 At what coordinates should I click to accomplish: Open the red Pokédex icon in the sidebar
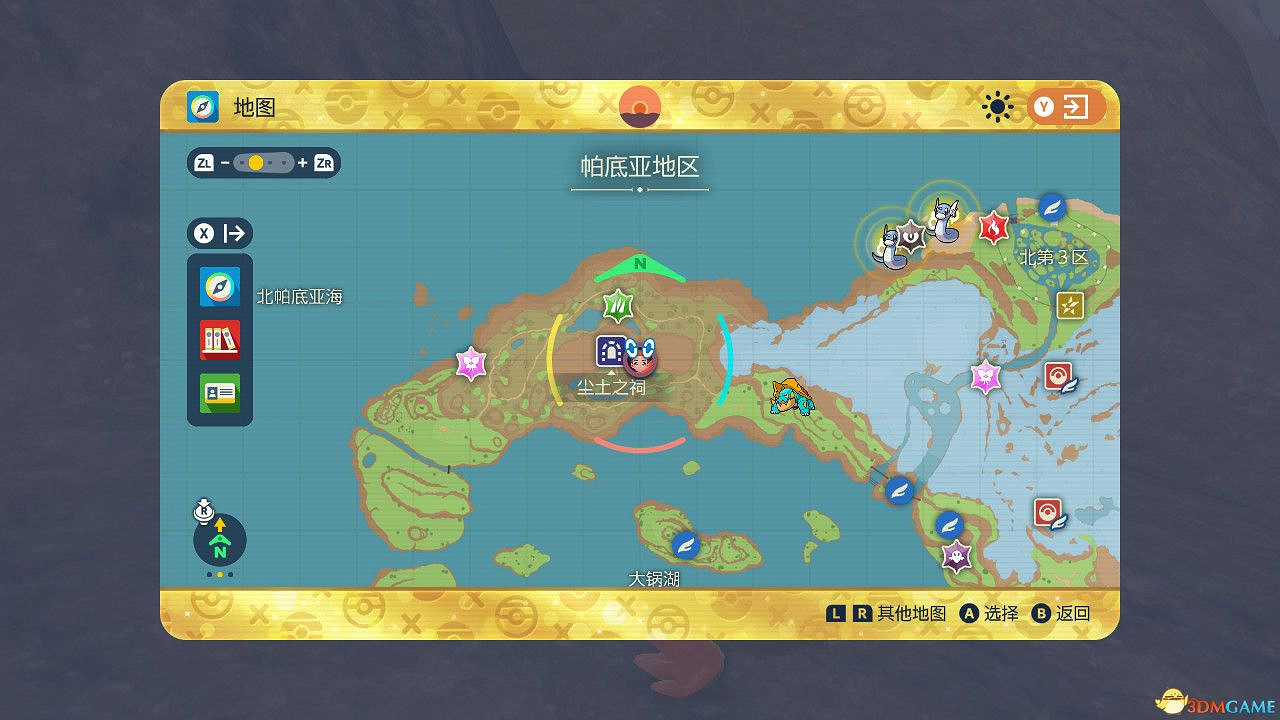tap(219, 340)
